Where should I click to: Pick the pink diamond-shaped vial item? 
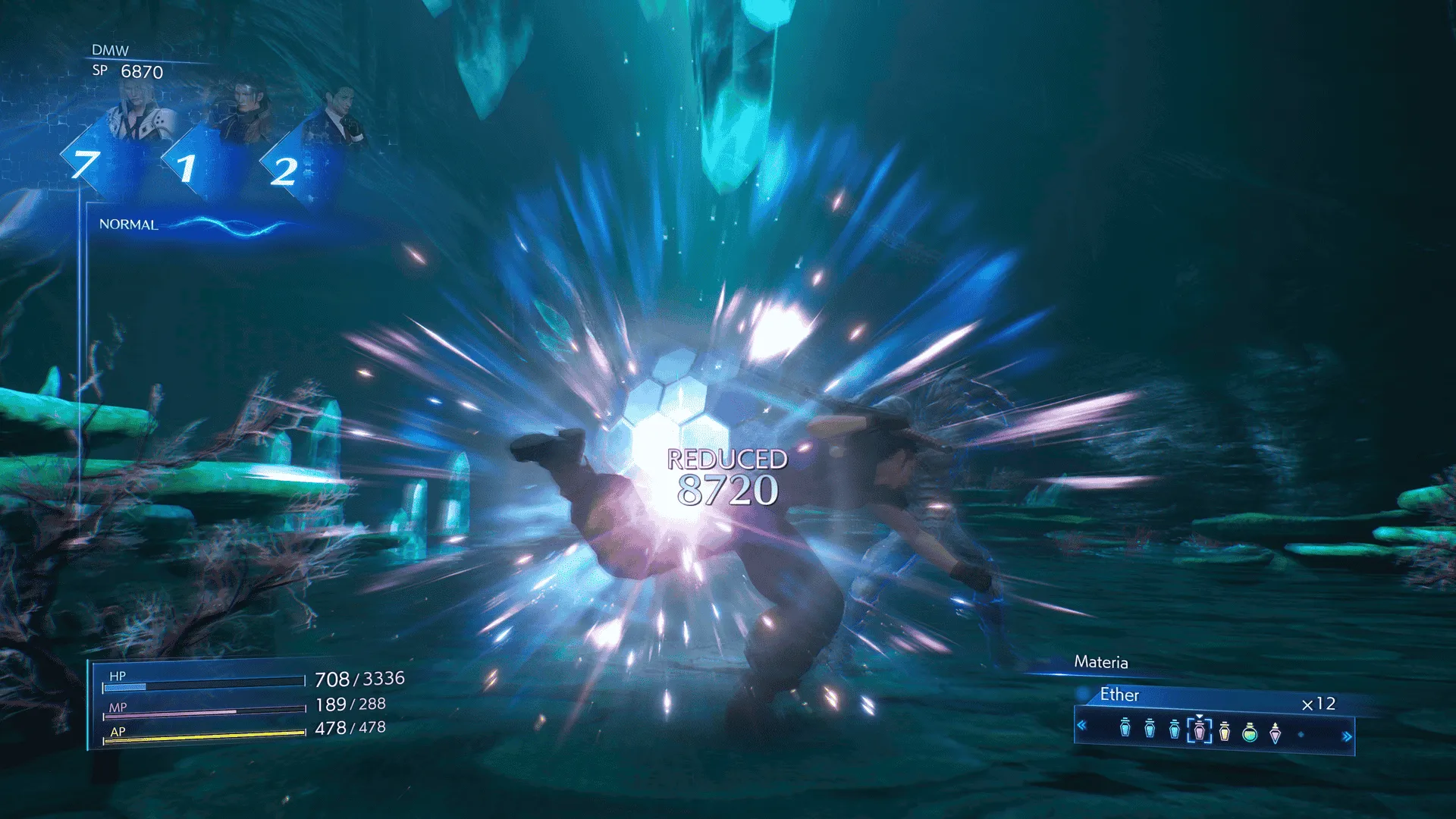(1276, 733)
